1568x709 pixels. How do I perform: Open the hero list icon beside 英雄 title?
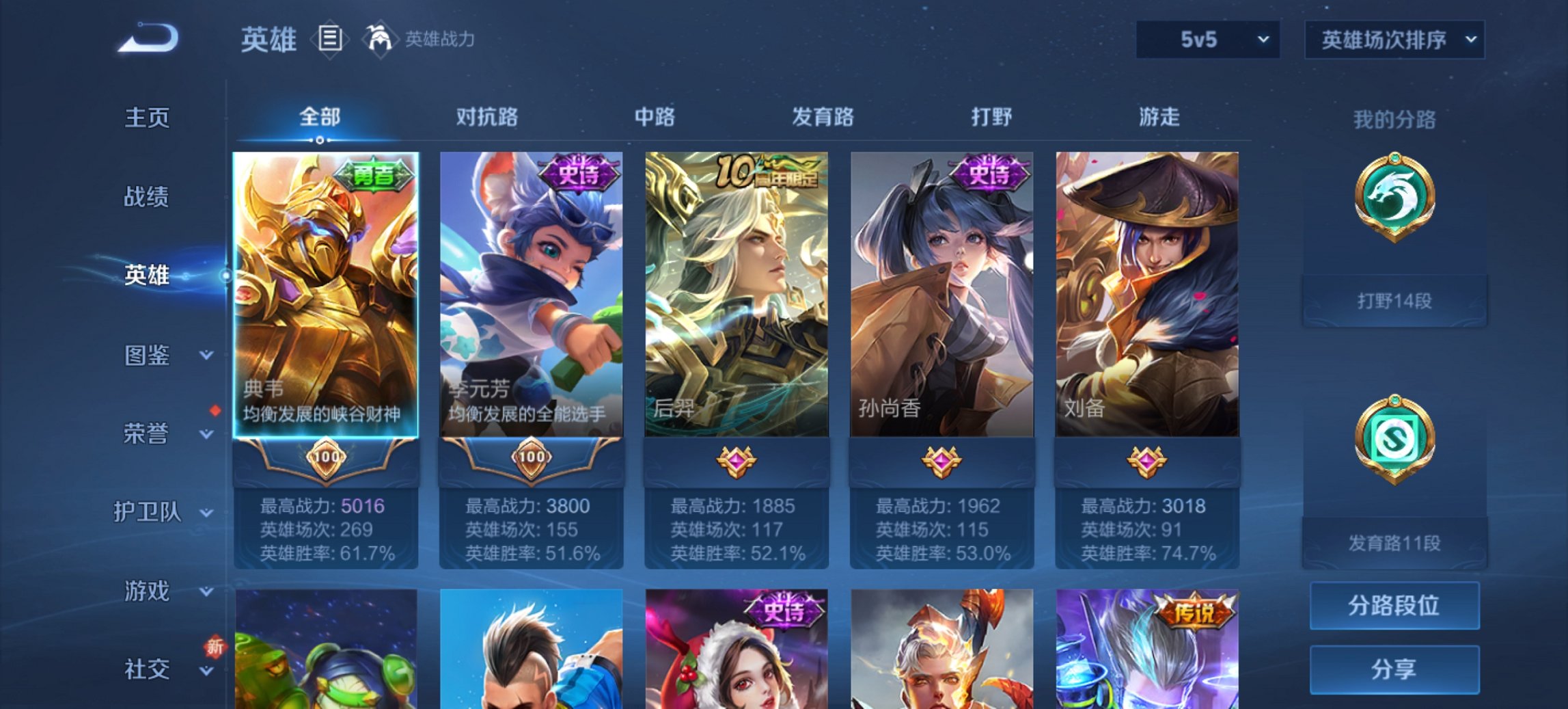pos(331,39)
